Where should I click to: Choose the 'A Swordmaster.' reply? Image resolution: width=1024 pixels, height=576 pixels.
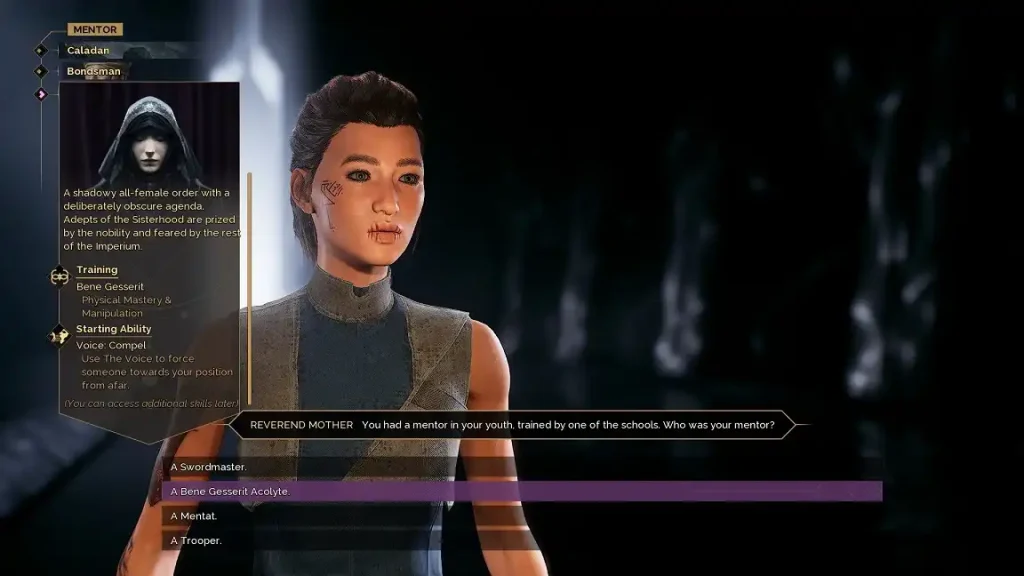(210, 467)
